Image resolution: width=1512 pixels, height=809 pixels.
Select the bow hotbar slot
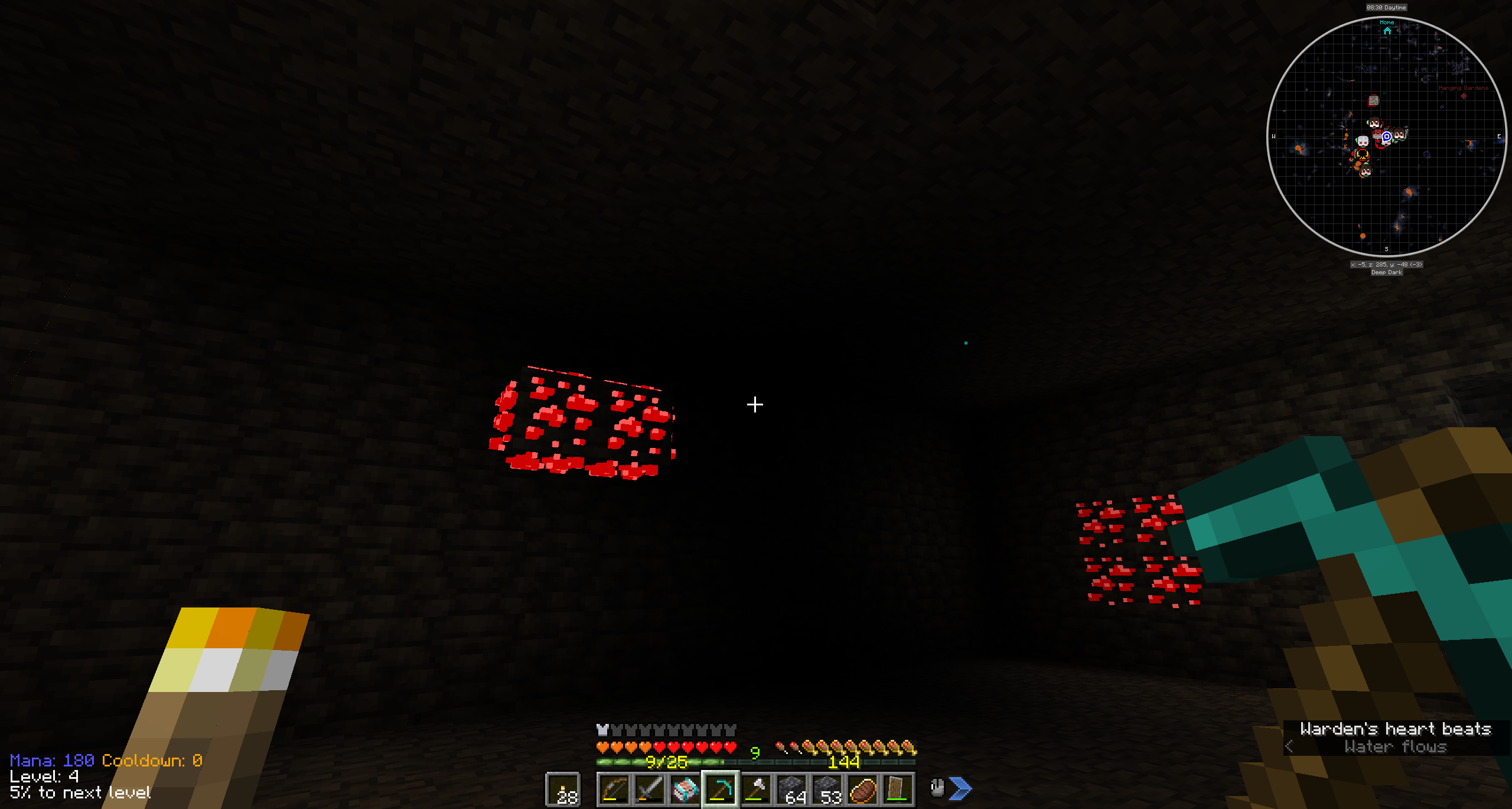[x=614, y=789]
